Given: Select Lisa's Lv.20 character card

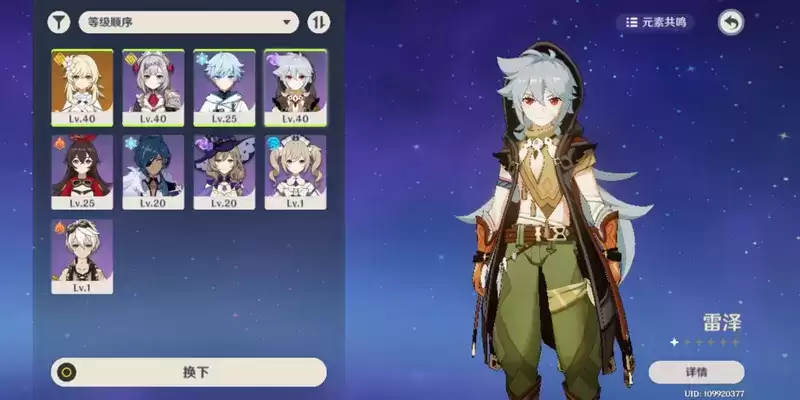Looking at the screenshot, I should (x=224, y=172).
